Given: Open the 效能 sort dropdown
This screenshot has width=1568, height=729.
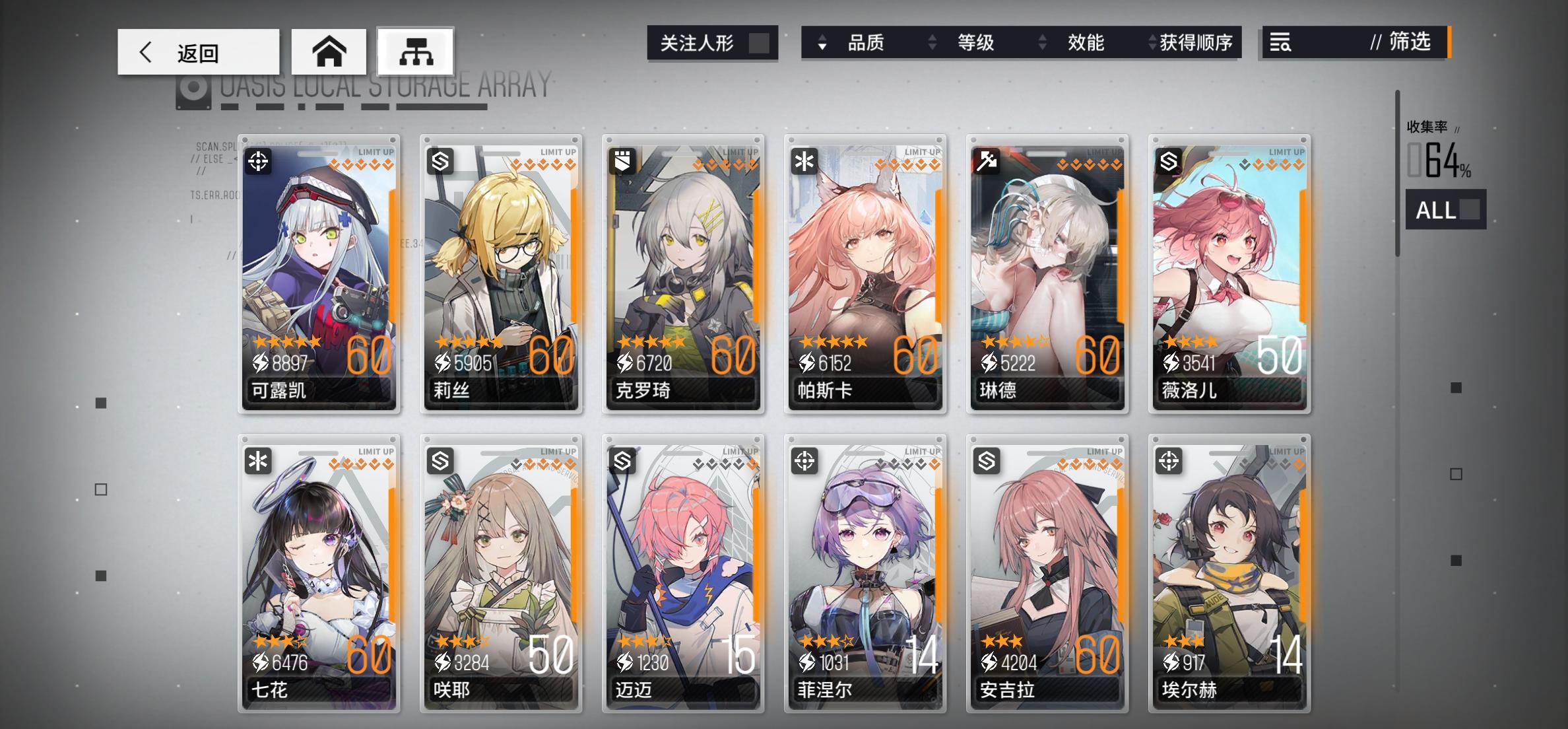Looking at the screenshot, I should click(x=1086, y=43).
